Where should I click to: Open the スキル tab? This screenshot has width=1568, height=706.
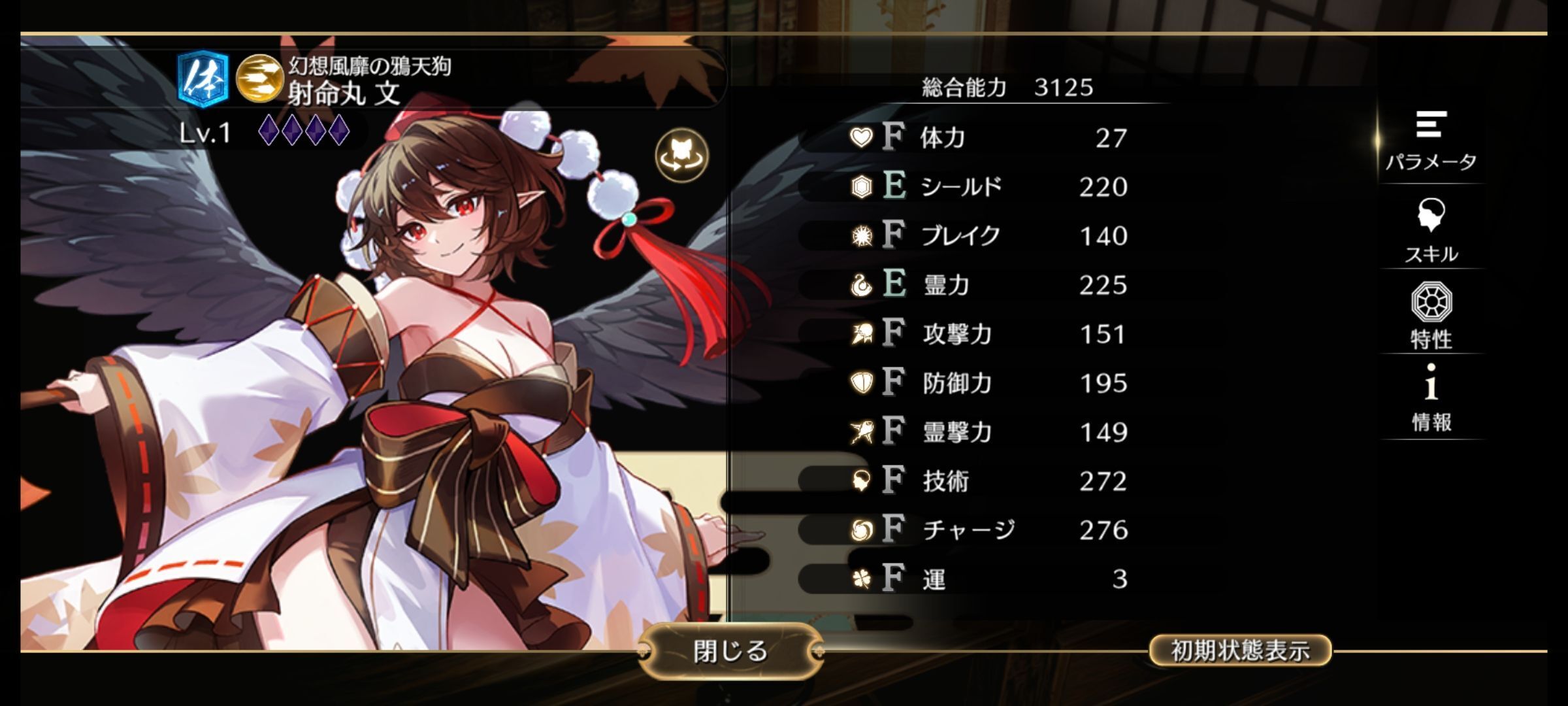pos(1431,231)
